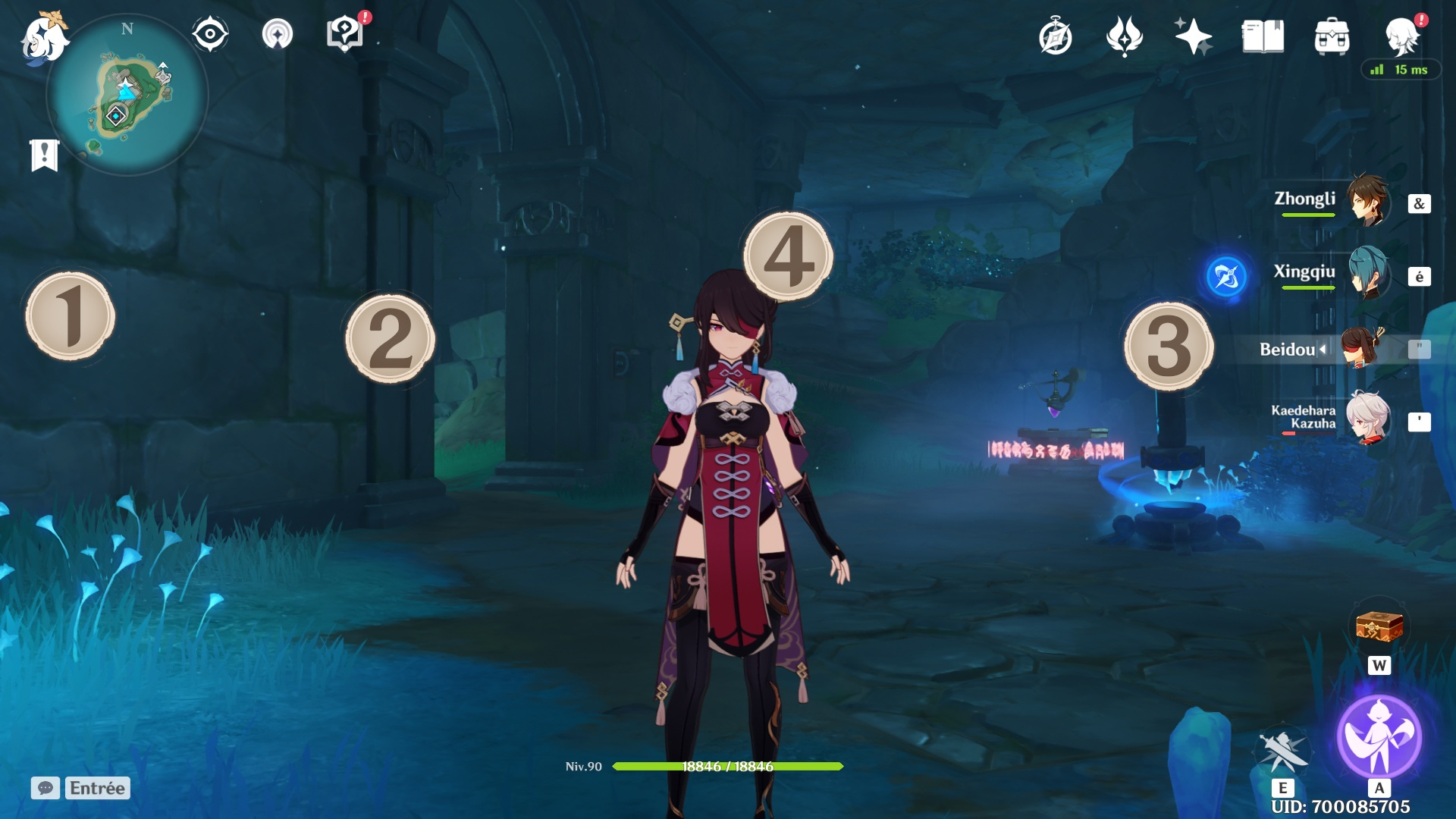Viewport: 1456px width, 819px height.
Task: Open the co-op signal icon
Action: 278,35
